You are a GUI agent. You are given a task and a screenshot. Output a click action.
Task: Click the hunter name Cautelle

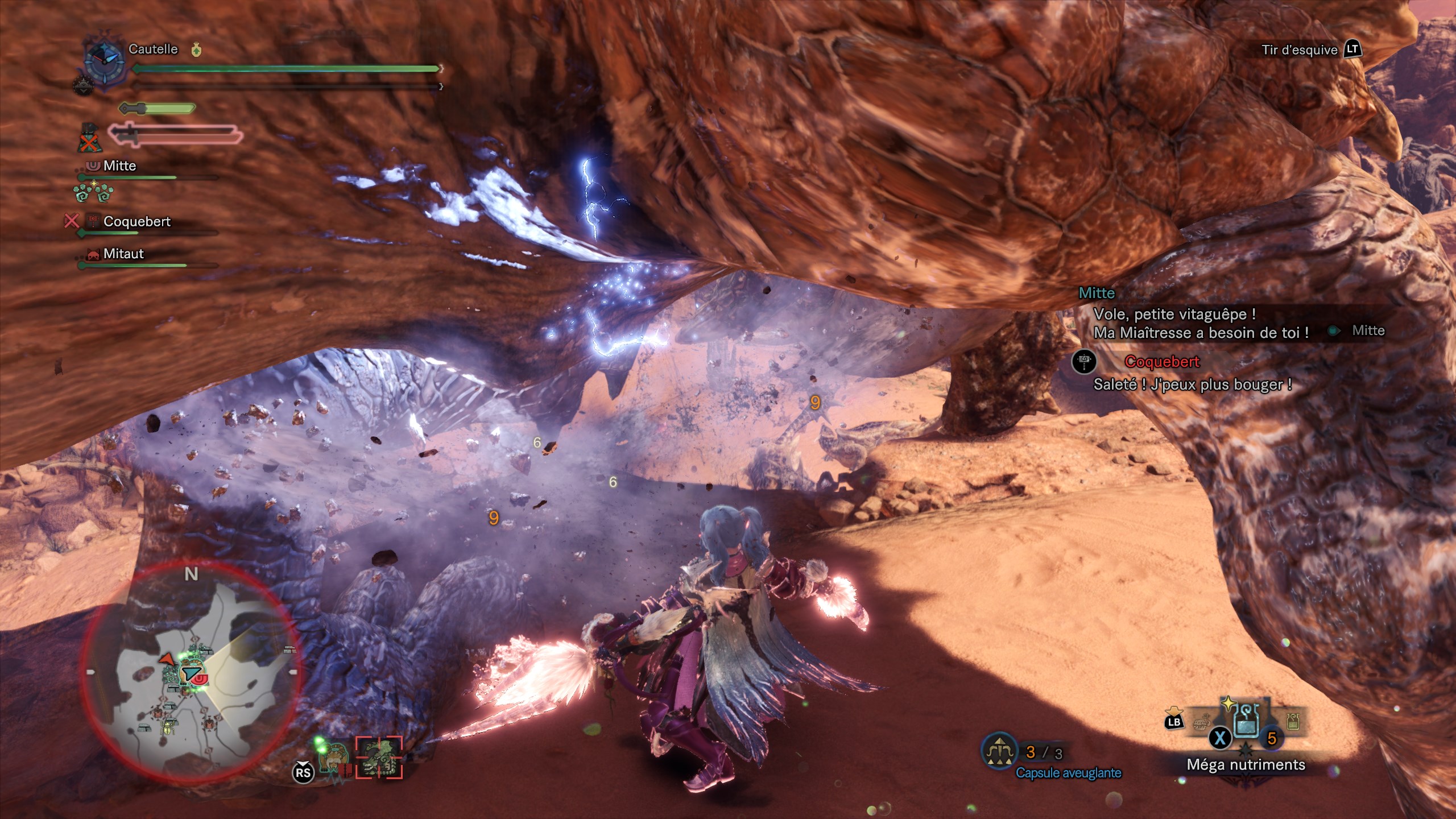pyautogui.click(x=153, y=49)
